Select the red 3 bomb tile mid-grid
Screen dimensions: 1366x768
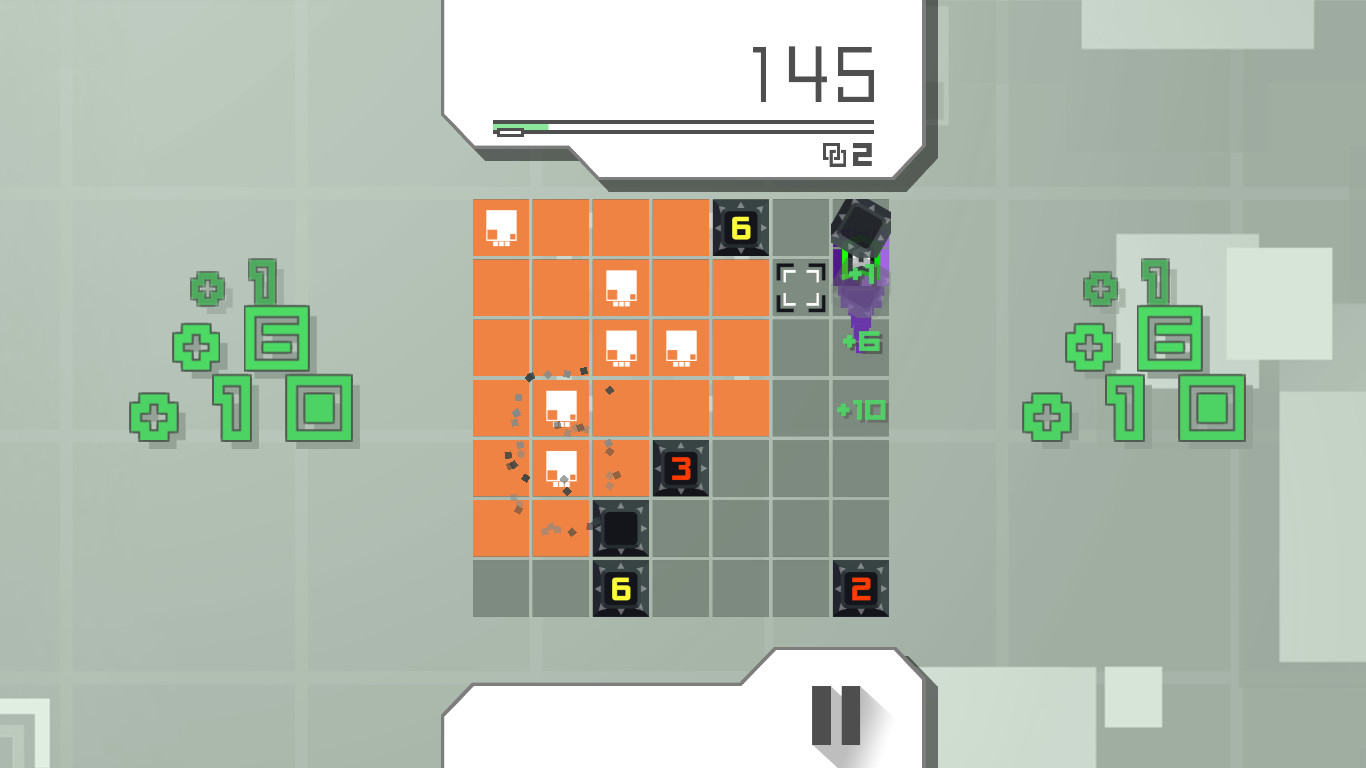[x=682, y=469]
